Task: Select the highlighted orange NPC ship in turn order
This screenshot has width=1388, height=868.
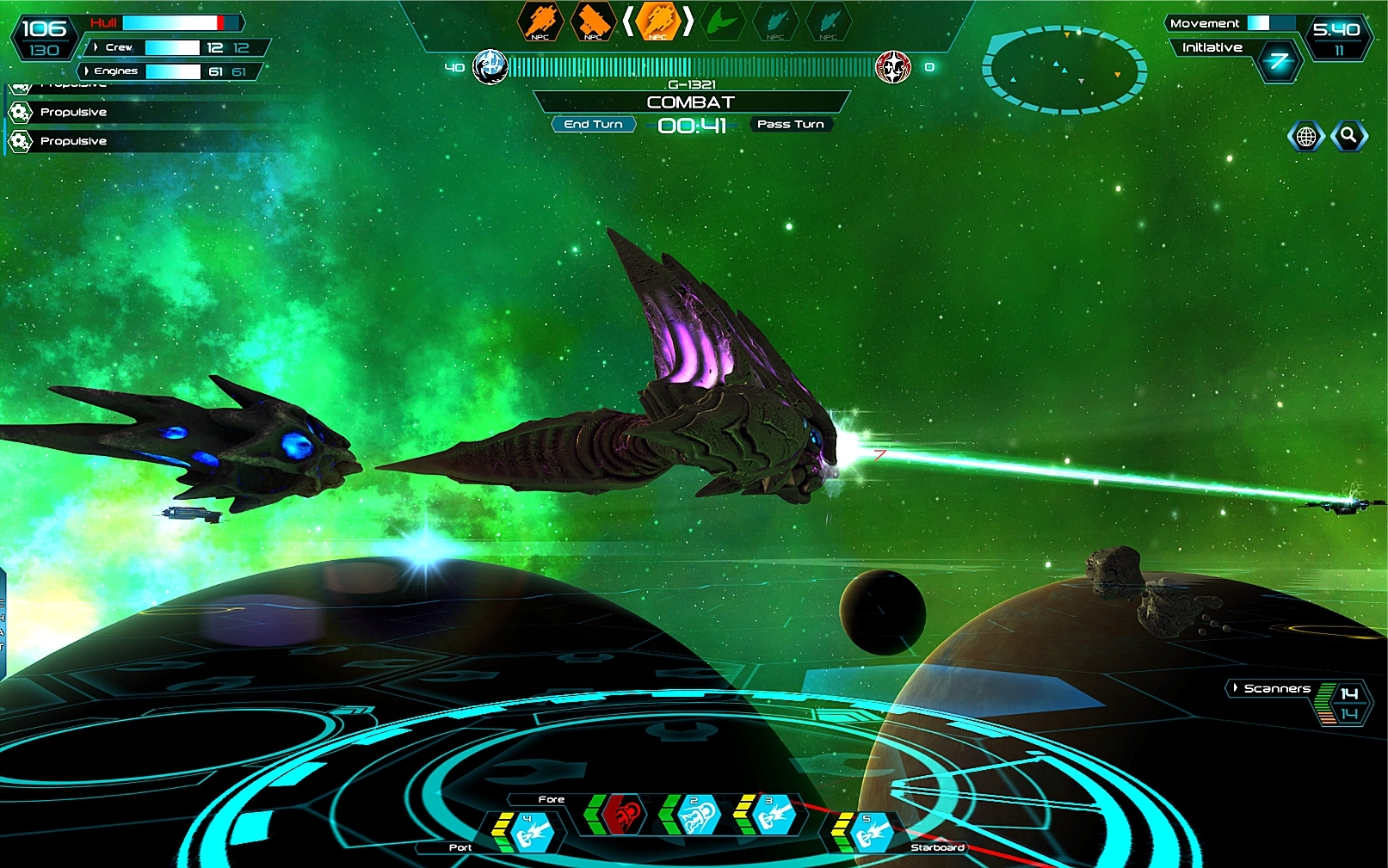Action: 658,21
